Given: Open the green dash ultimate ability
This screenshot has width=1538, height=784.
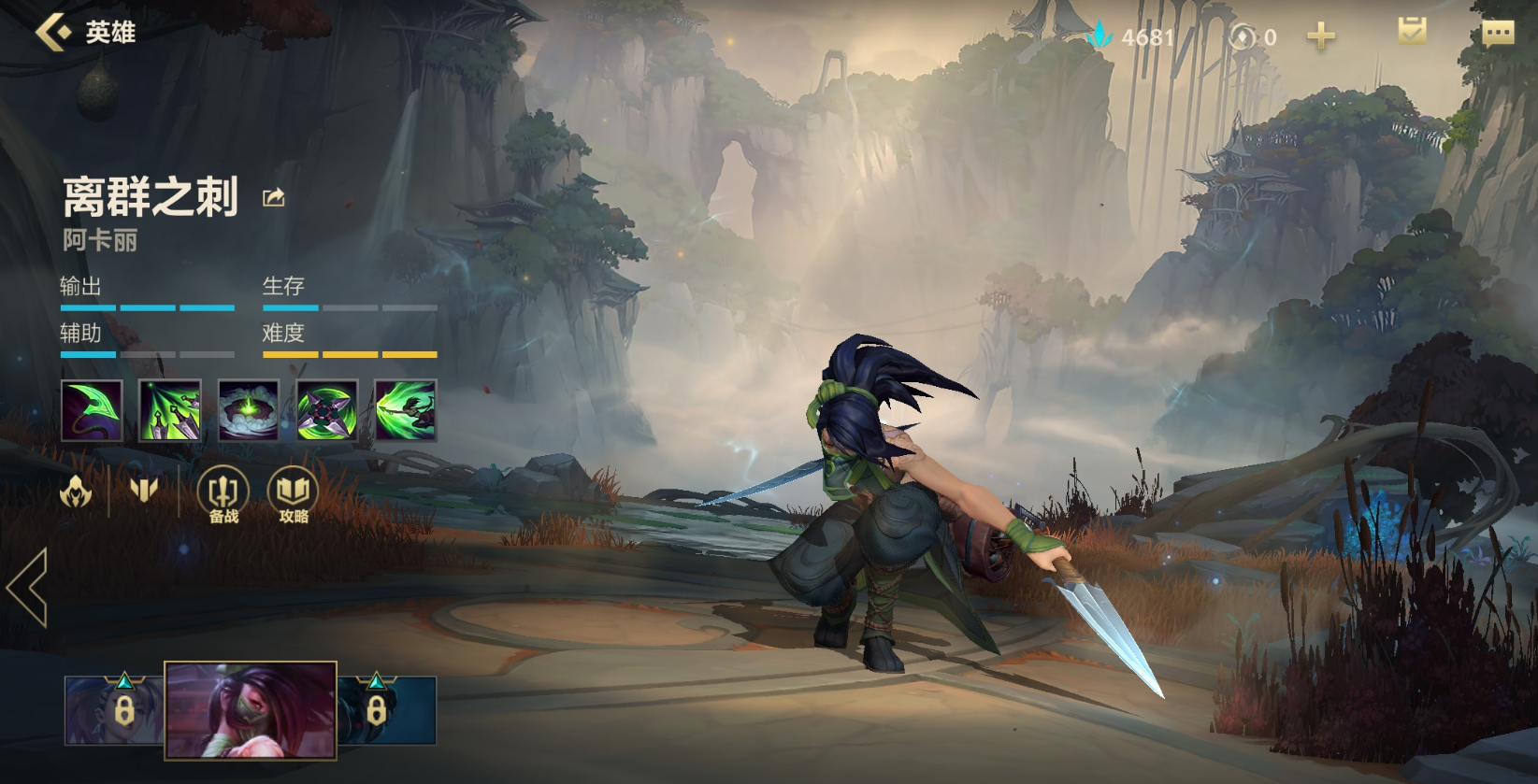Looking at the screenshot, I should (406, 410).
